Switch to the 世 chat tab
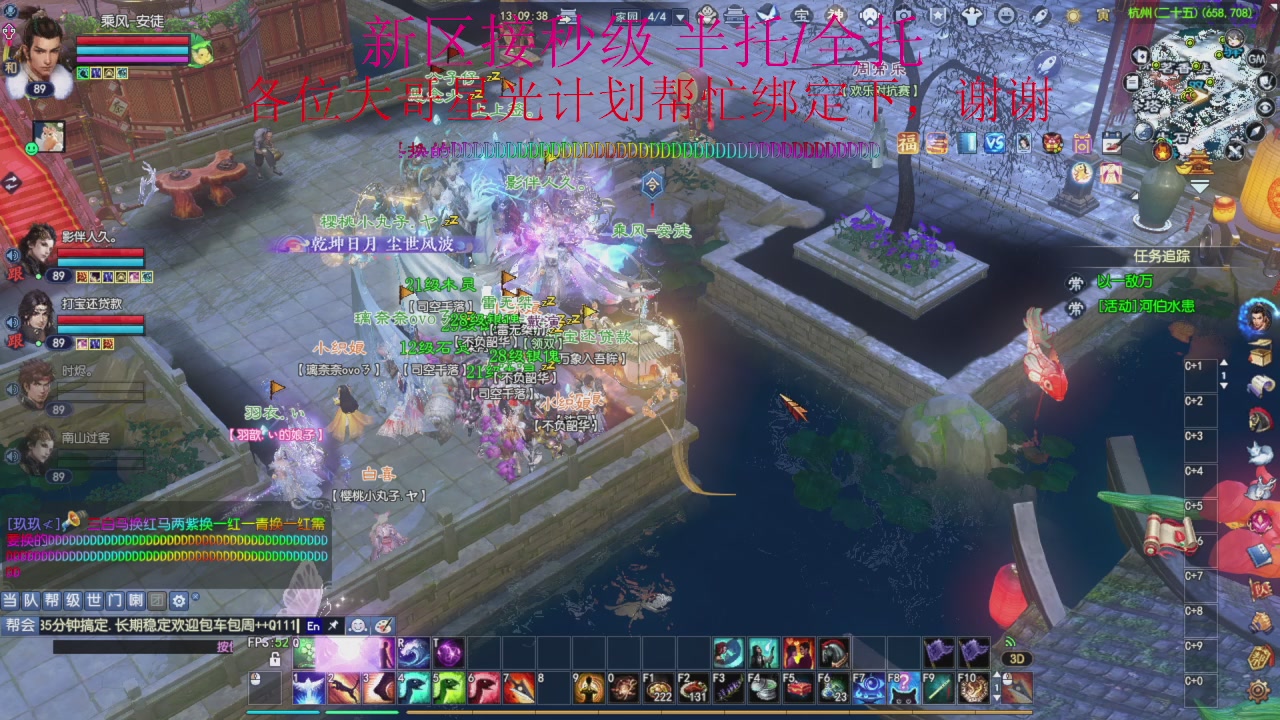Image resolution: width=1280 pixels, height=720 pixels. coord(94,601)
